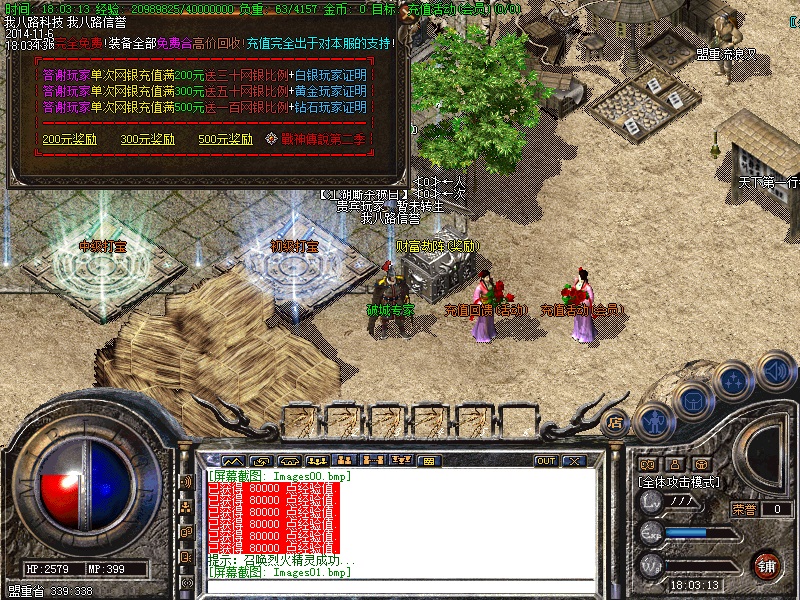Image resolution: width=800 pixels, height=600 pixels.
Task: Open the bag inventory icon
Action: pyautogui.click(x=693, y=401)
